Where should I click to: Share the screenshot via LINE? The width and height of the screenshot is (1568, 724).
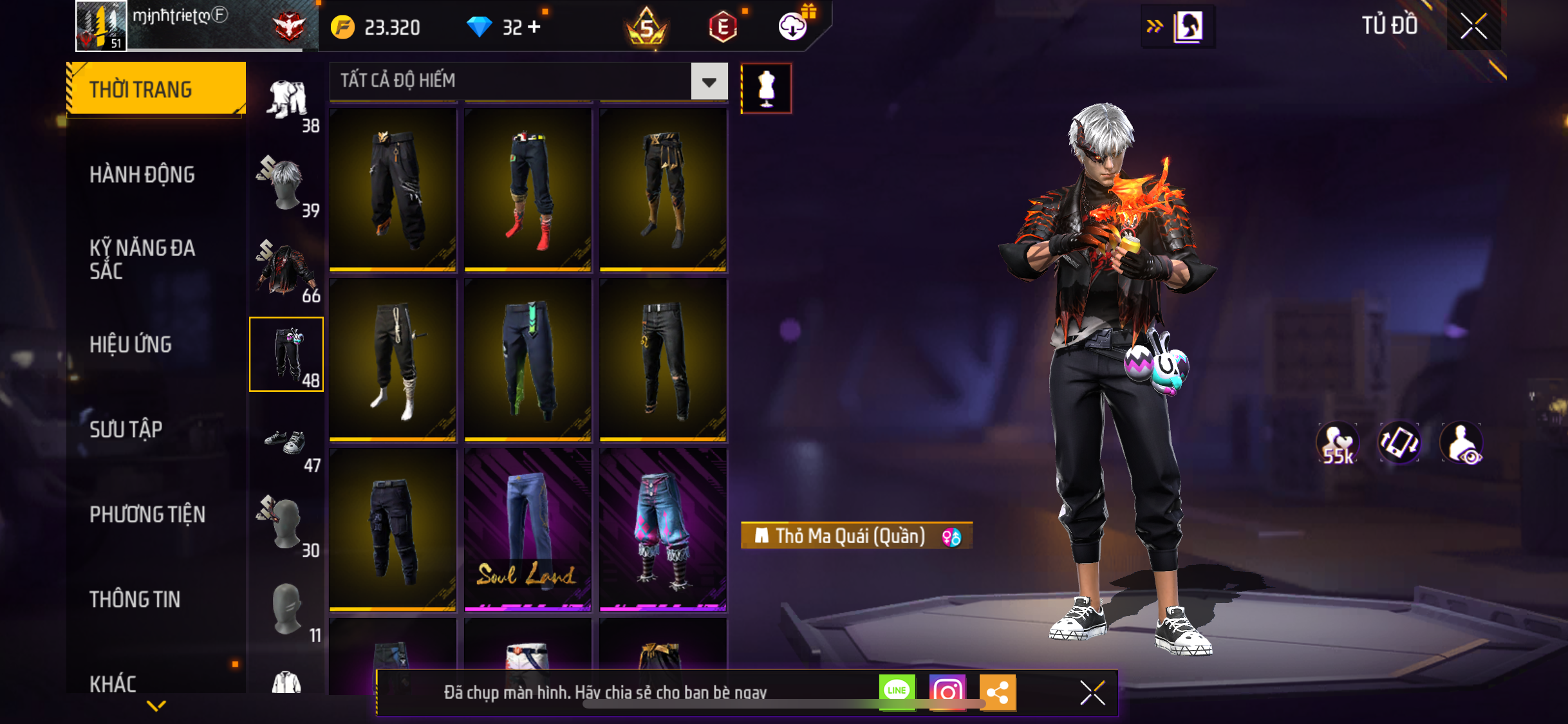click(897, 692)
